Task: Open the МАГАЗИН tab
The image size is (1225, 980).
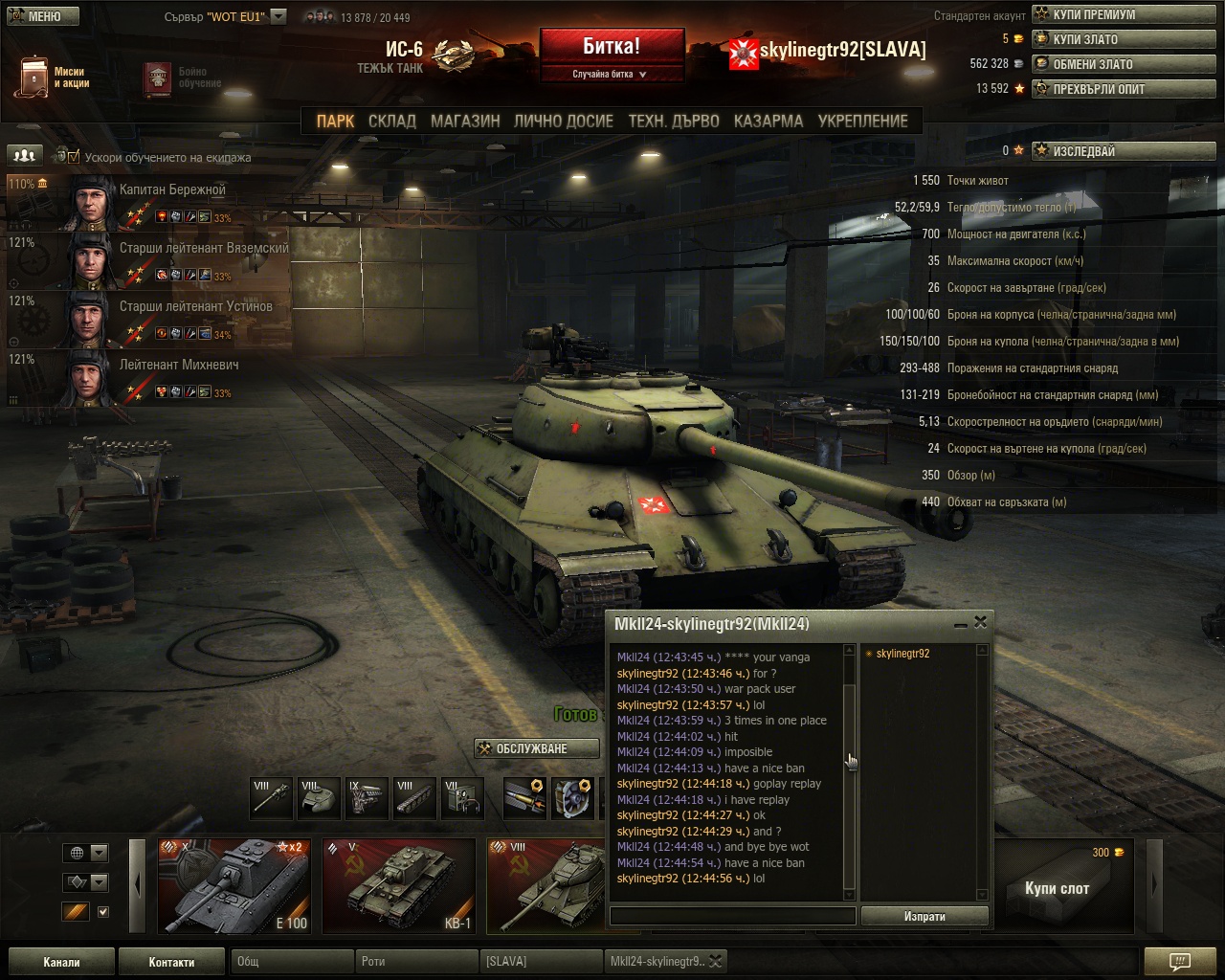Action: pos(465,121)
